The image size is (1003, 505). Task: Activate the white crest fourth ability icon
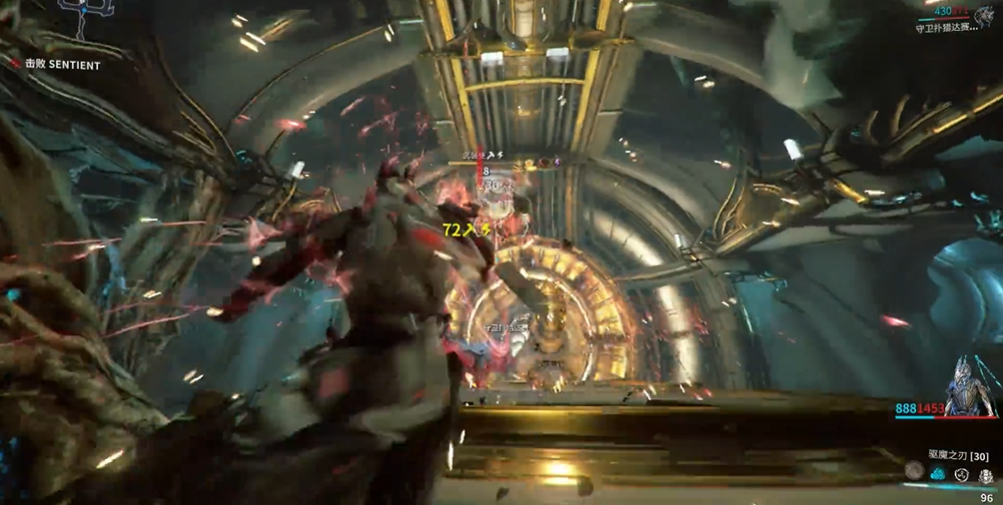[985, 474]
